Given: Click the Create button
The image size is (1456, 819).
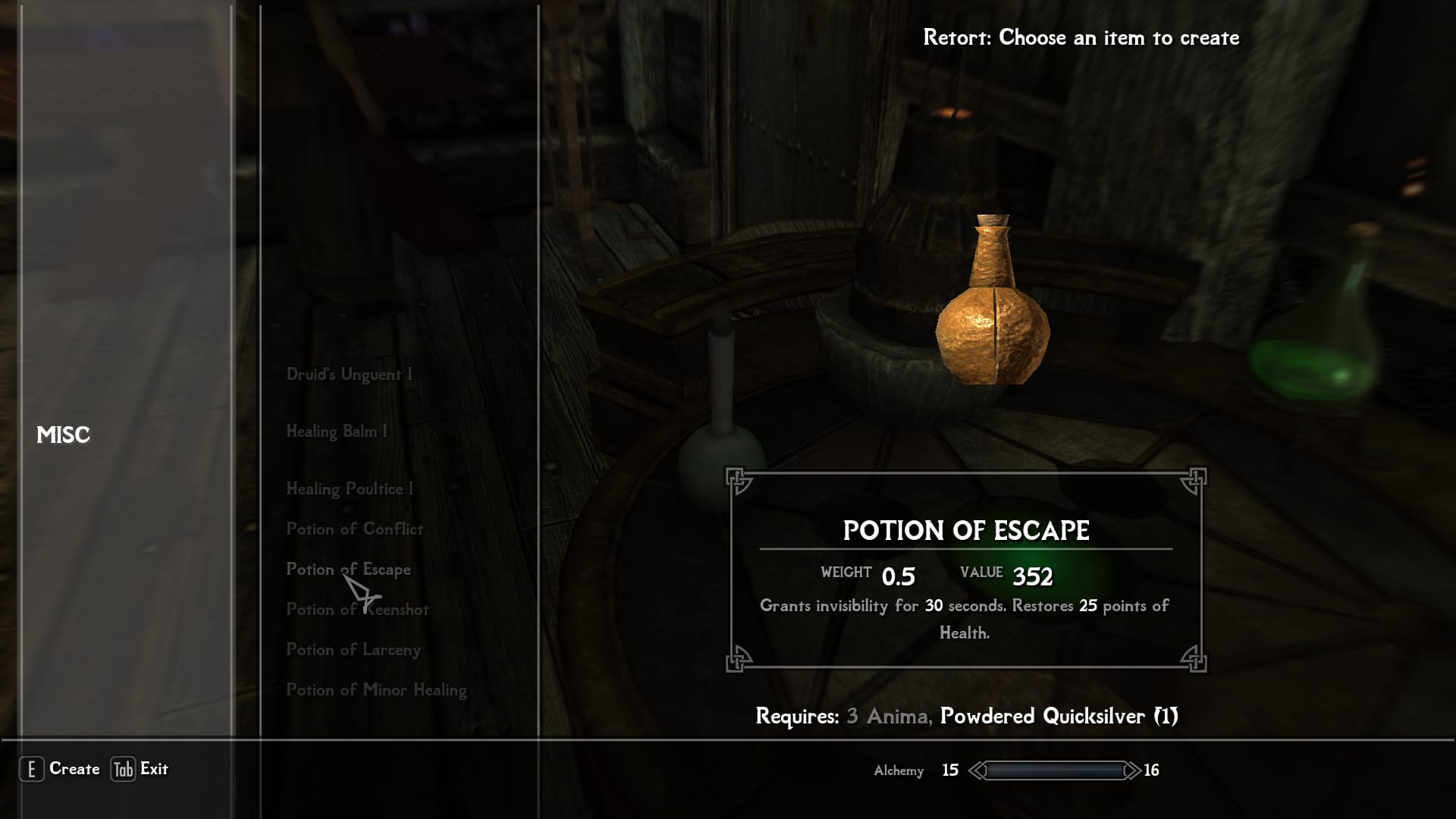Looking at the screenshot, I should (60, 769).
